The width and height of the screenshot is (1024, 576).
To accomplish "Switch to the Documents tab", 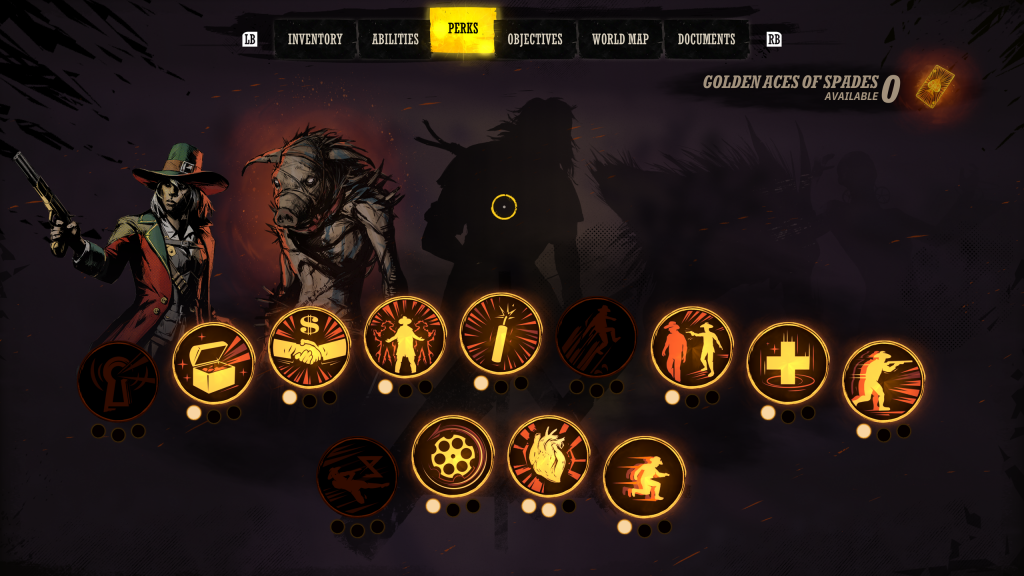I will click(706, 40).
